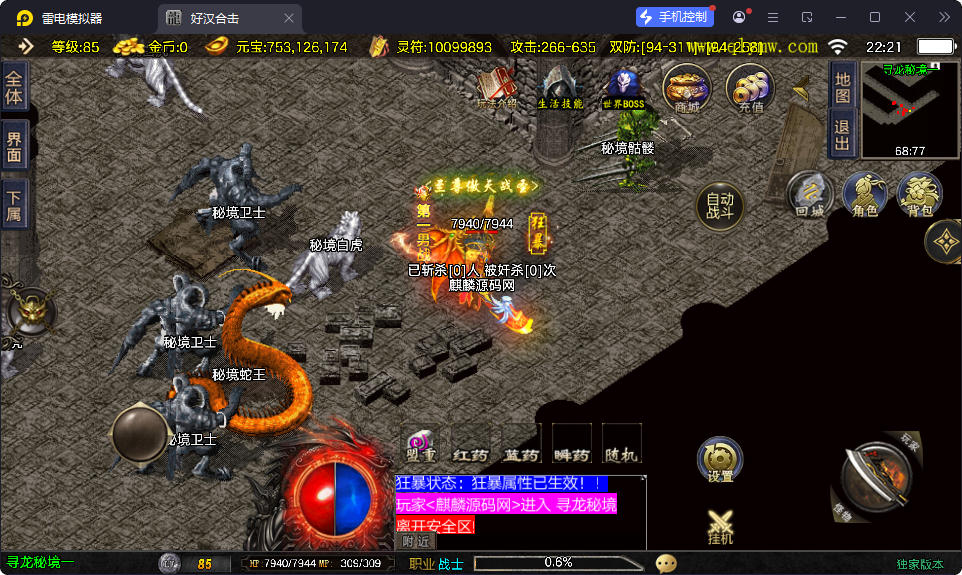Select the 全体 tab
The height and width of the screenshot is (575, 962).
[14, 88]
